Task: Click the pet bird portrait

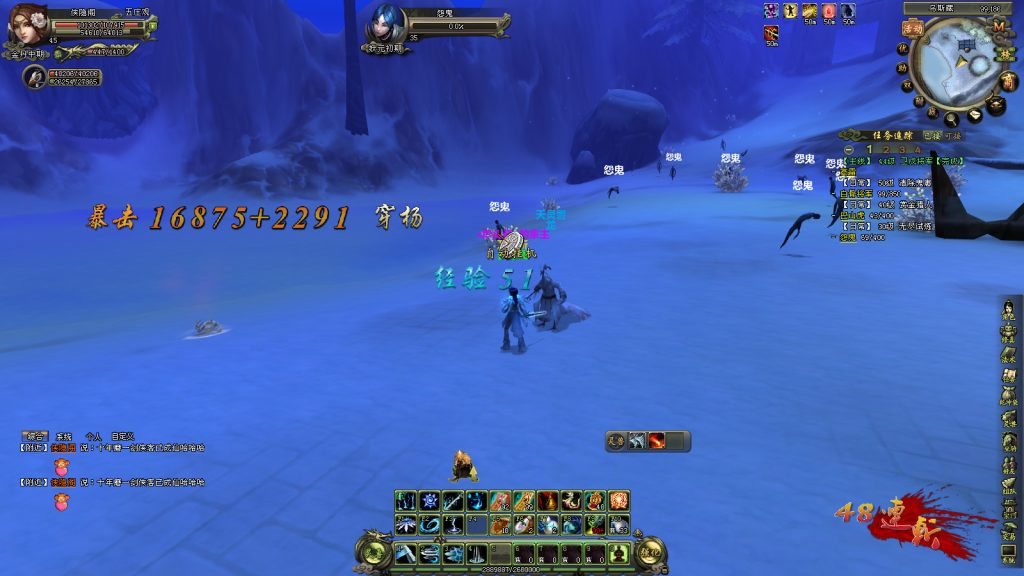Action: [x=36, y=76]
